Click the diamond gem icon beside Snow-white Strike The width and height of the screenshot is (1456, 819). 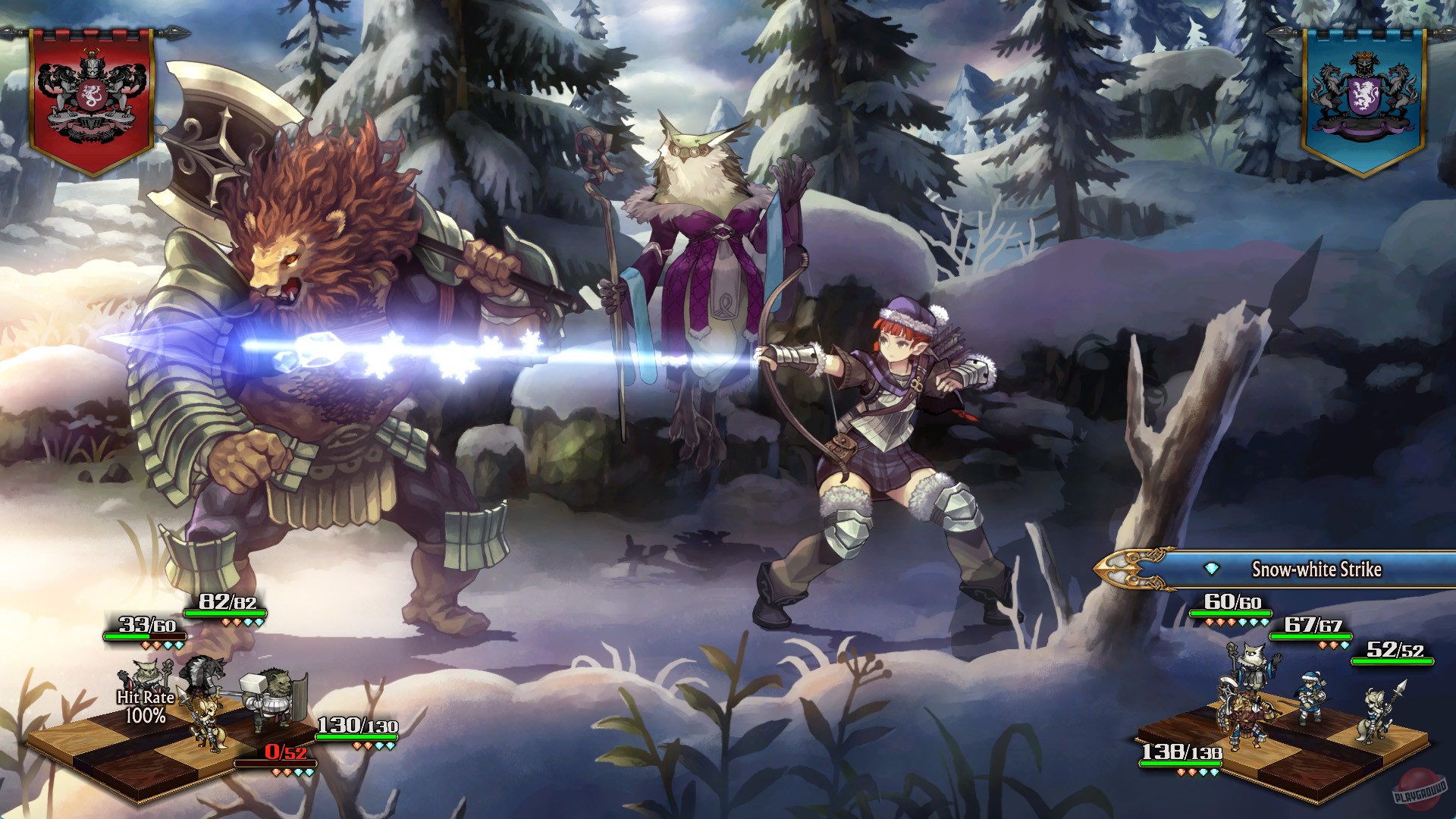1210,567
